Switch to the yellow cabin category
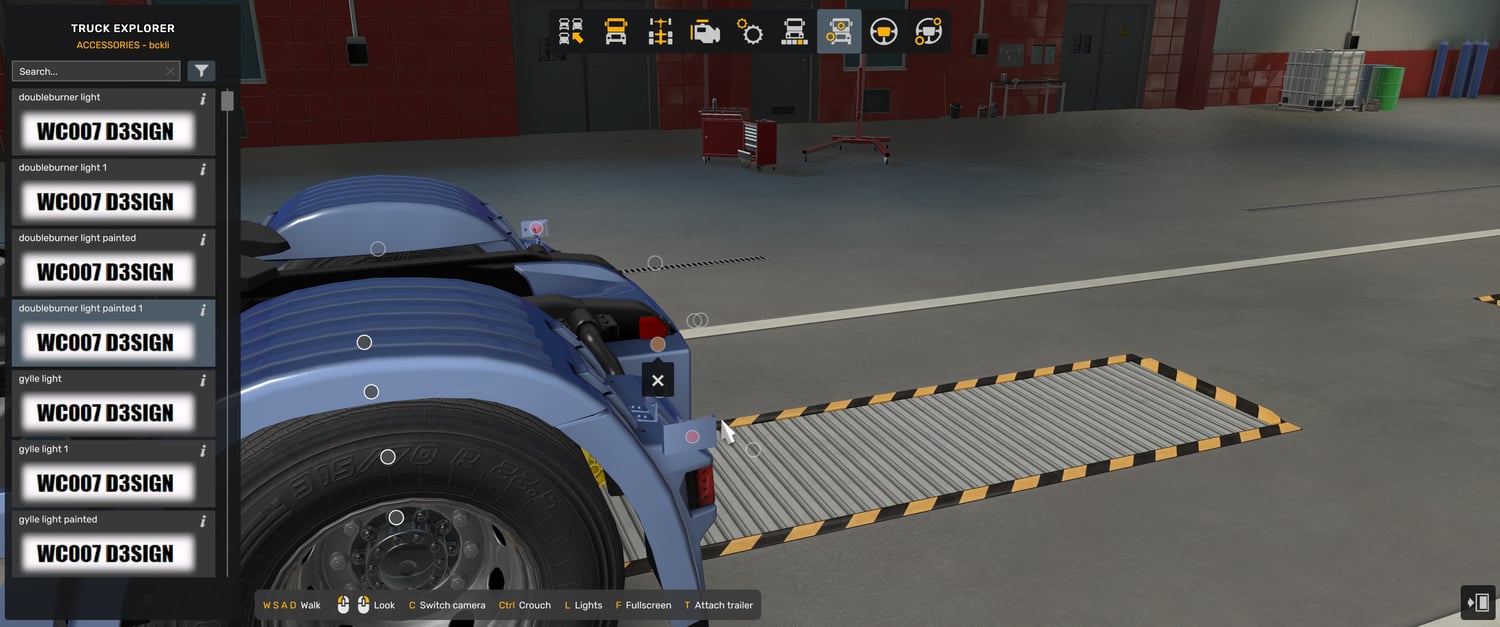The width and height of the screenshot is (1500, 627). [x=616, y=32]
